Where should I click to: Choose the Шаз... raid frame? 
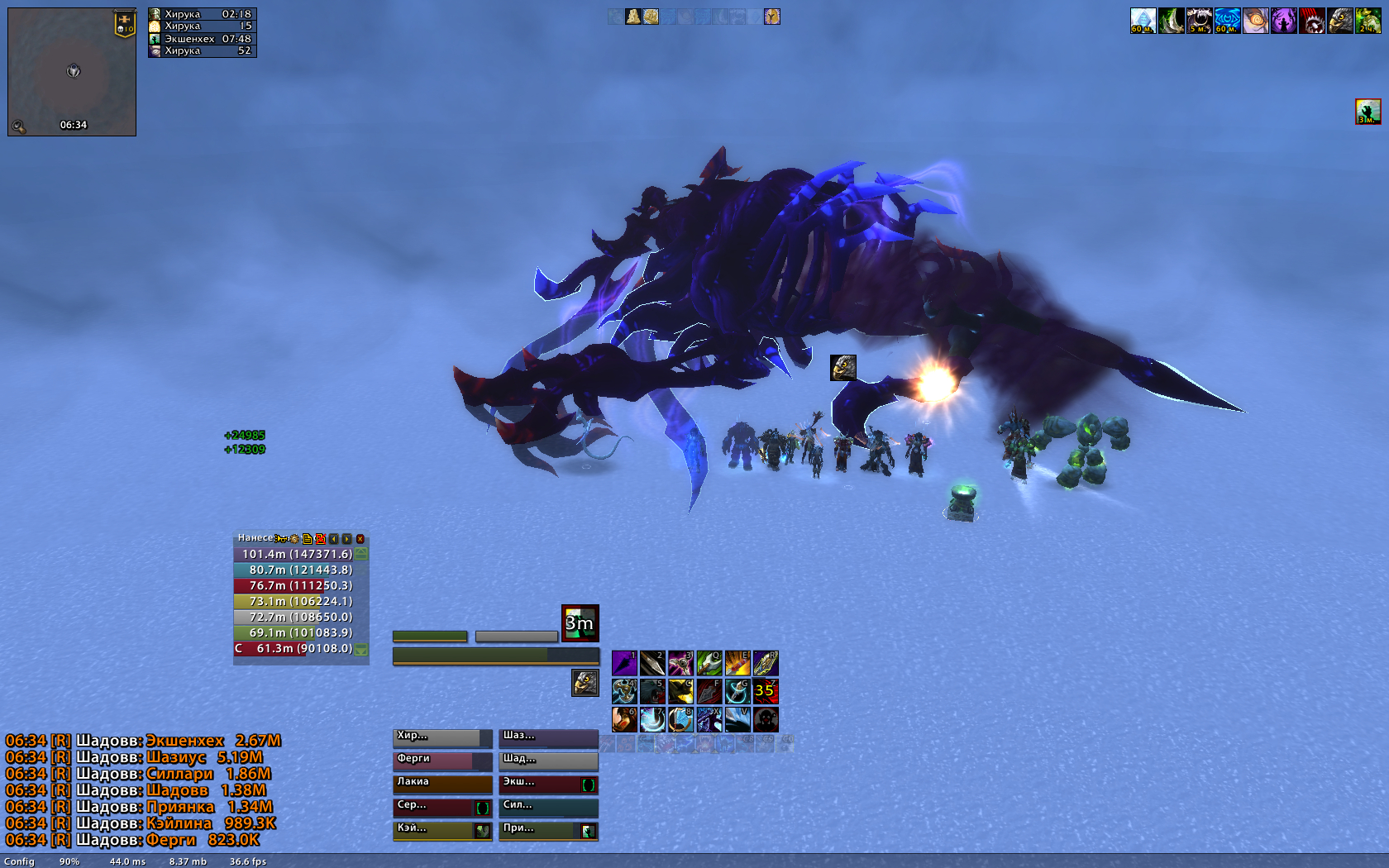[x=548, y=737]
